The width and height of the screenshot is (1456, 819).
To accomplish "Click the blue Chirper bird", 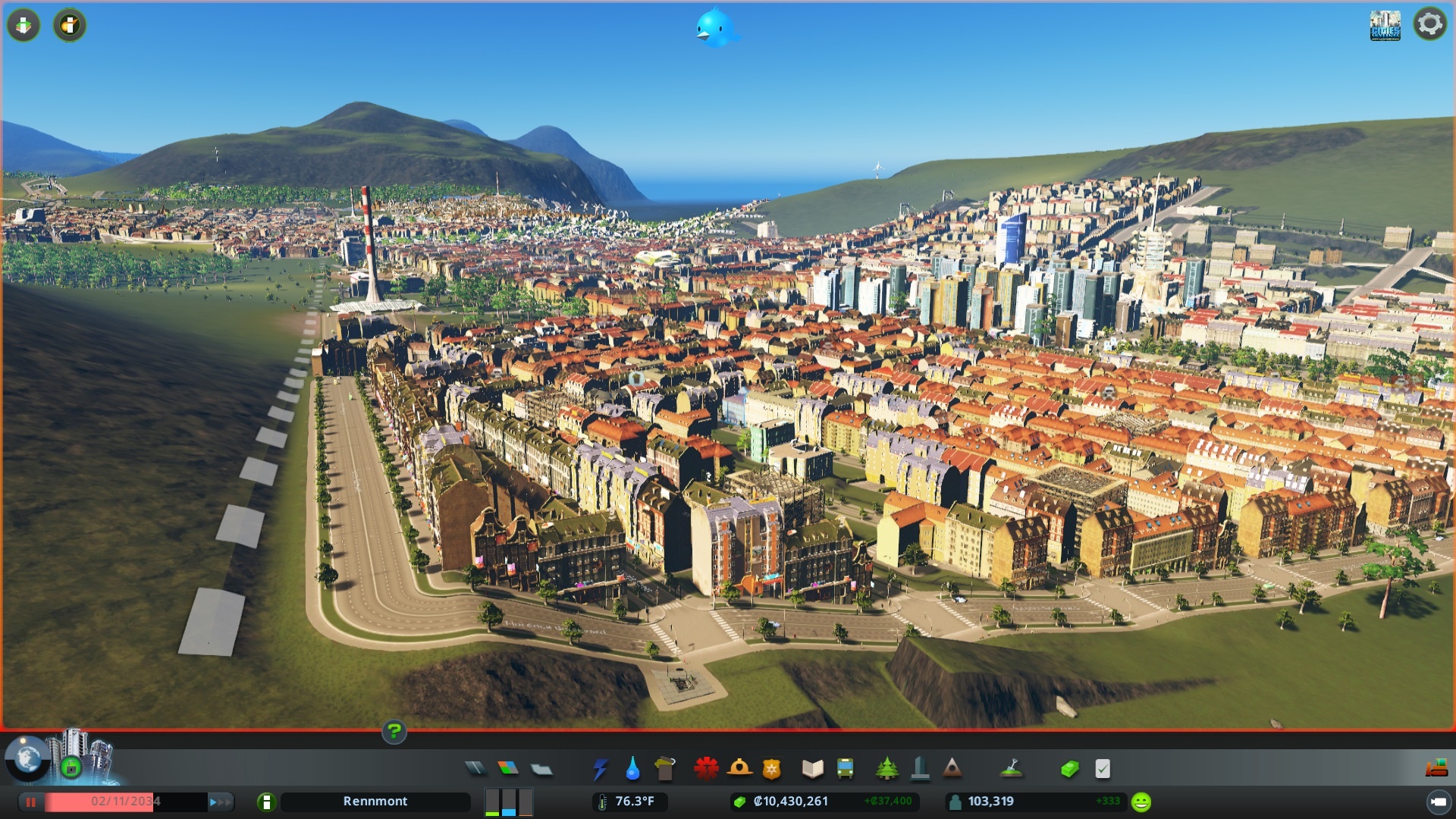I will click(714, 27).
